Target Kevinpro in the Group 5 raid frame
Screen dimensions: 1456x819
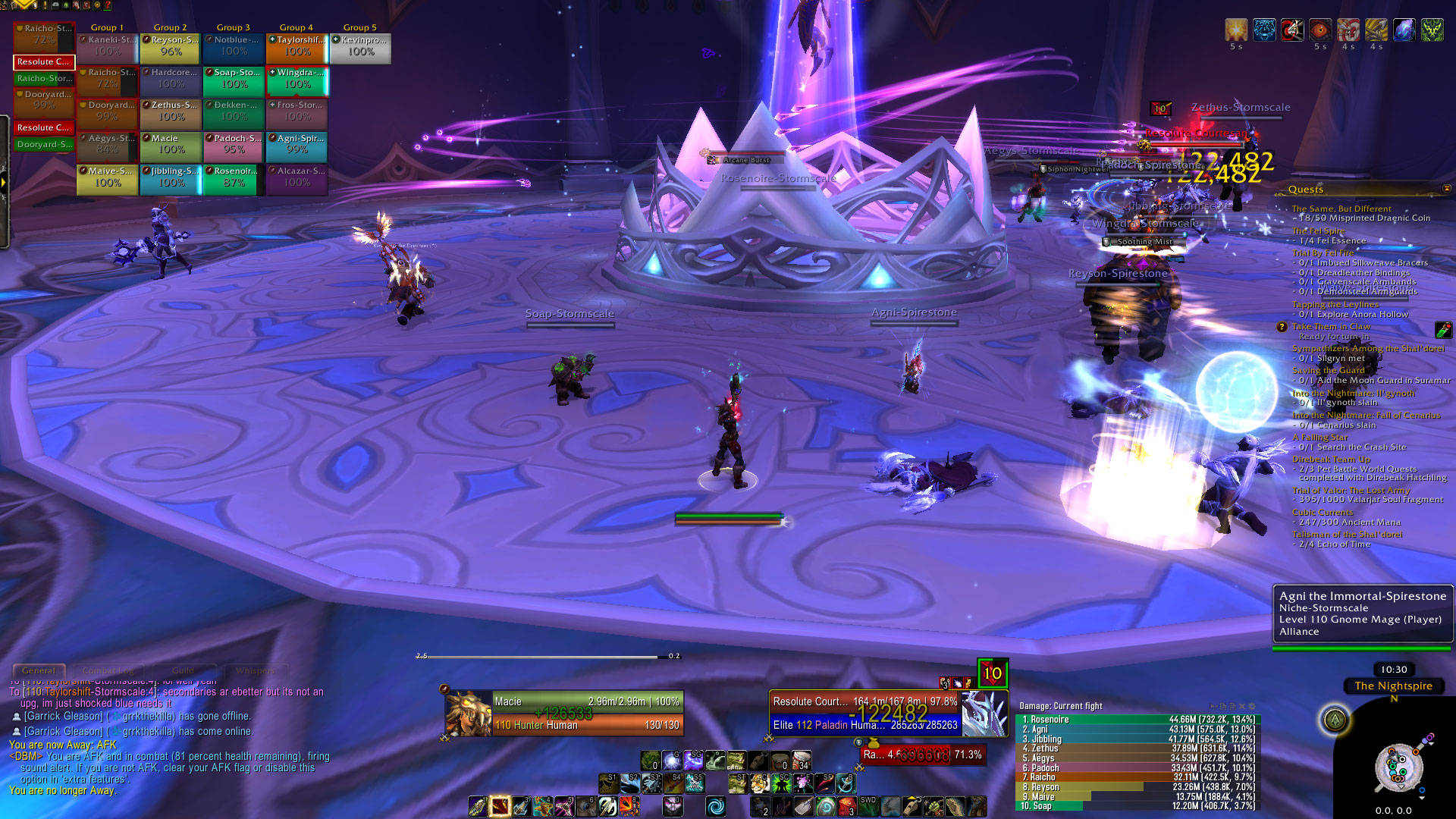point(360,46)
